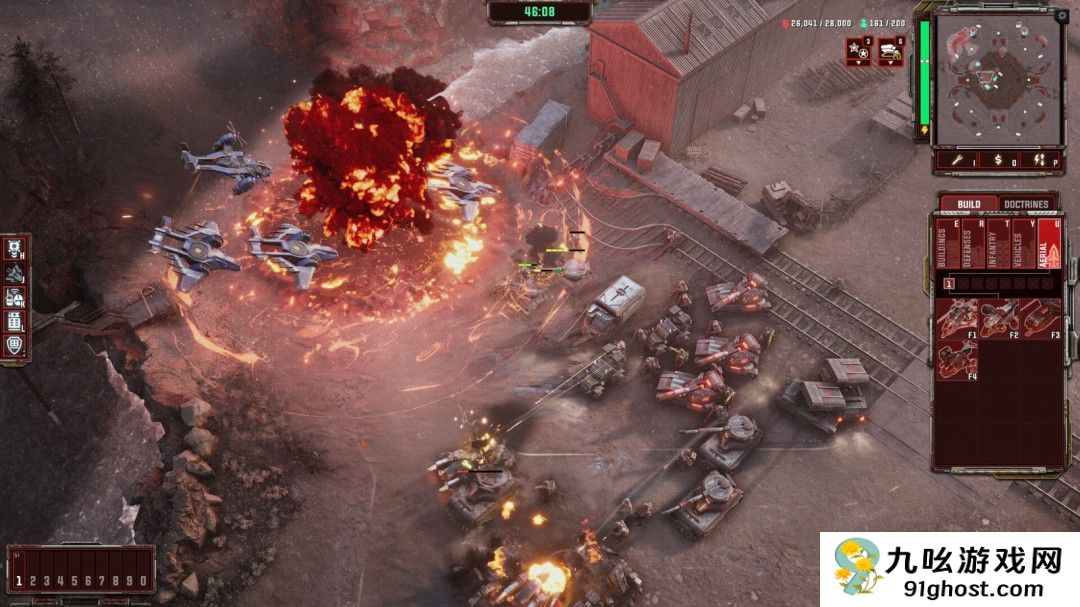
Task: Click the shield icon in left toolbar
Action: tap(15, 345)
